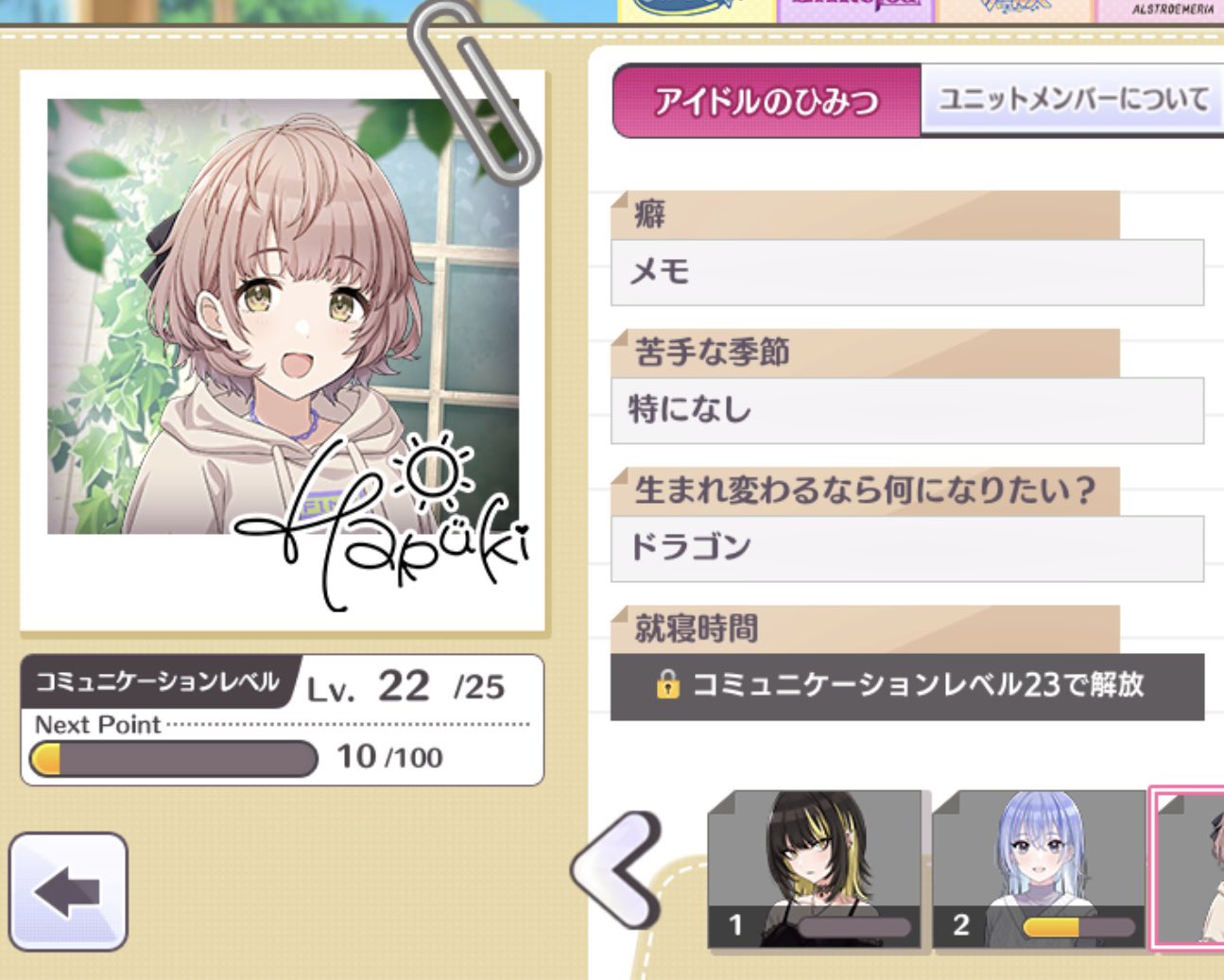Tap the locked 就寝時間 entry bar
Viewport: 1224px width, 980px height.
click(906, 685)
